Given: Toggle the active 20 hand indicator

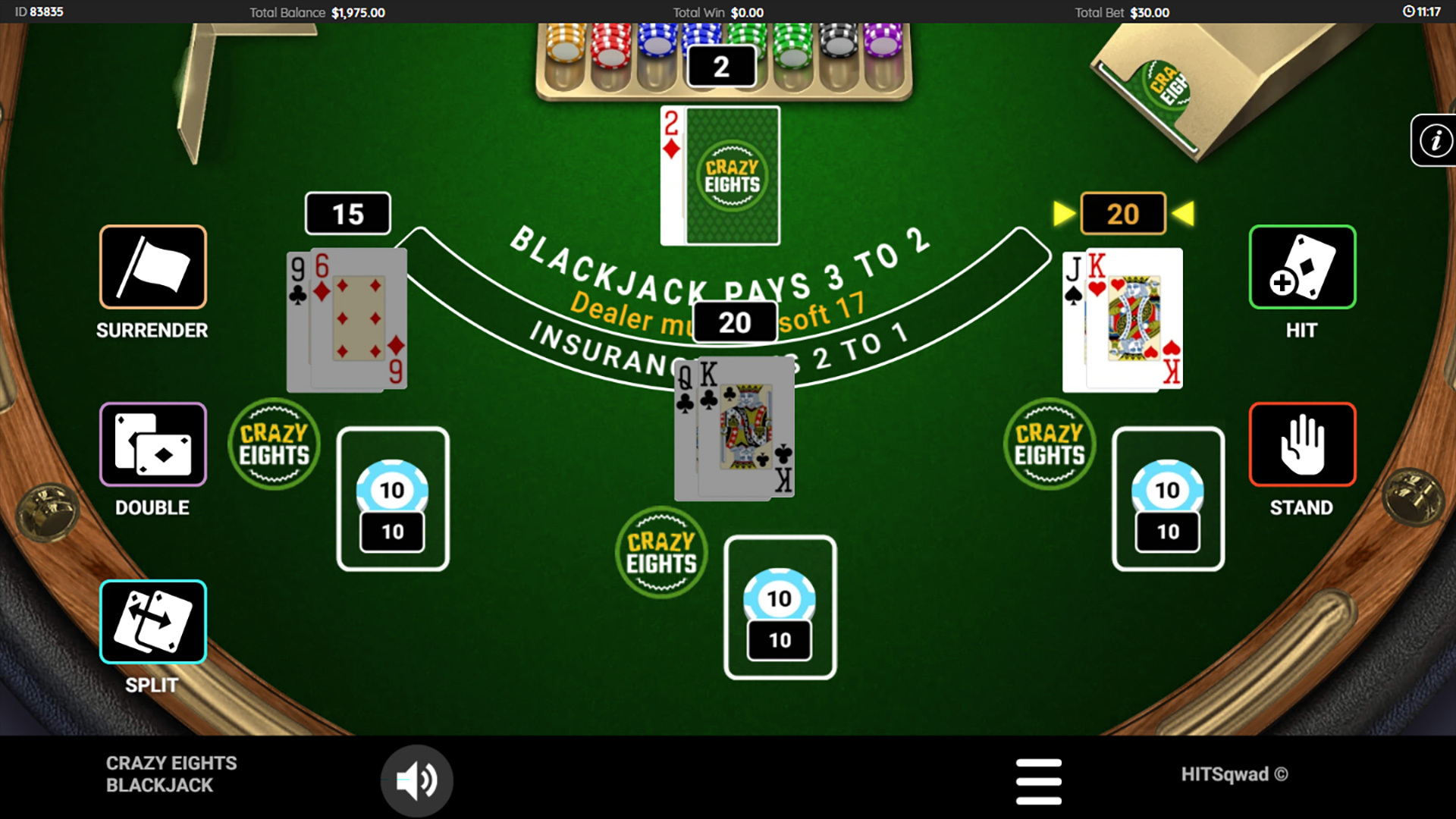Looking at the screenshot, I should coord(1122,213).
